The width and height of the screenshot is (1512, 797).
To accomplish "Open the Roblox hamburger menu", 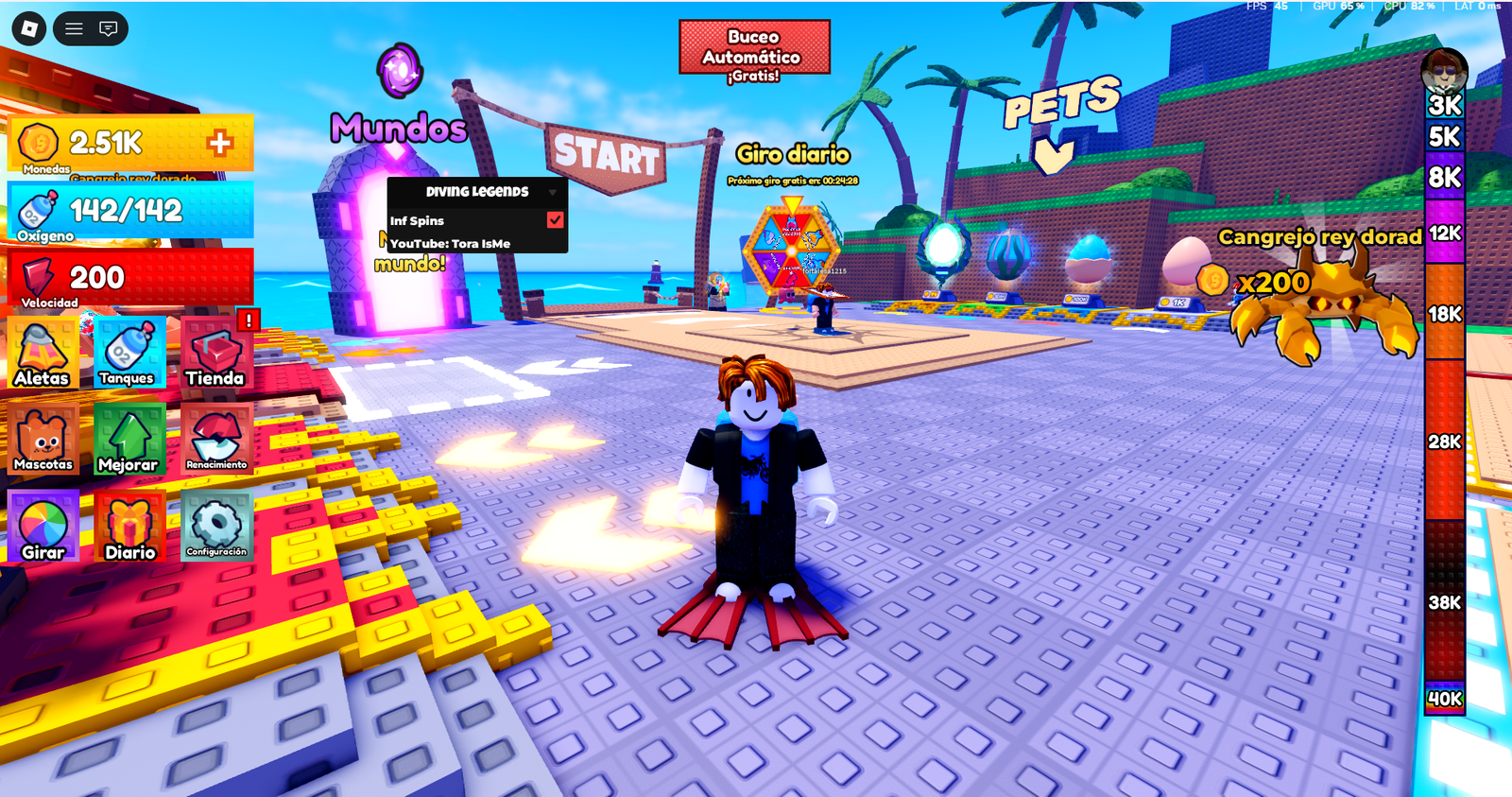I will tap(73, 28).
